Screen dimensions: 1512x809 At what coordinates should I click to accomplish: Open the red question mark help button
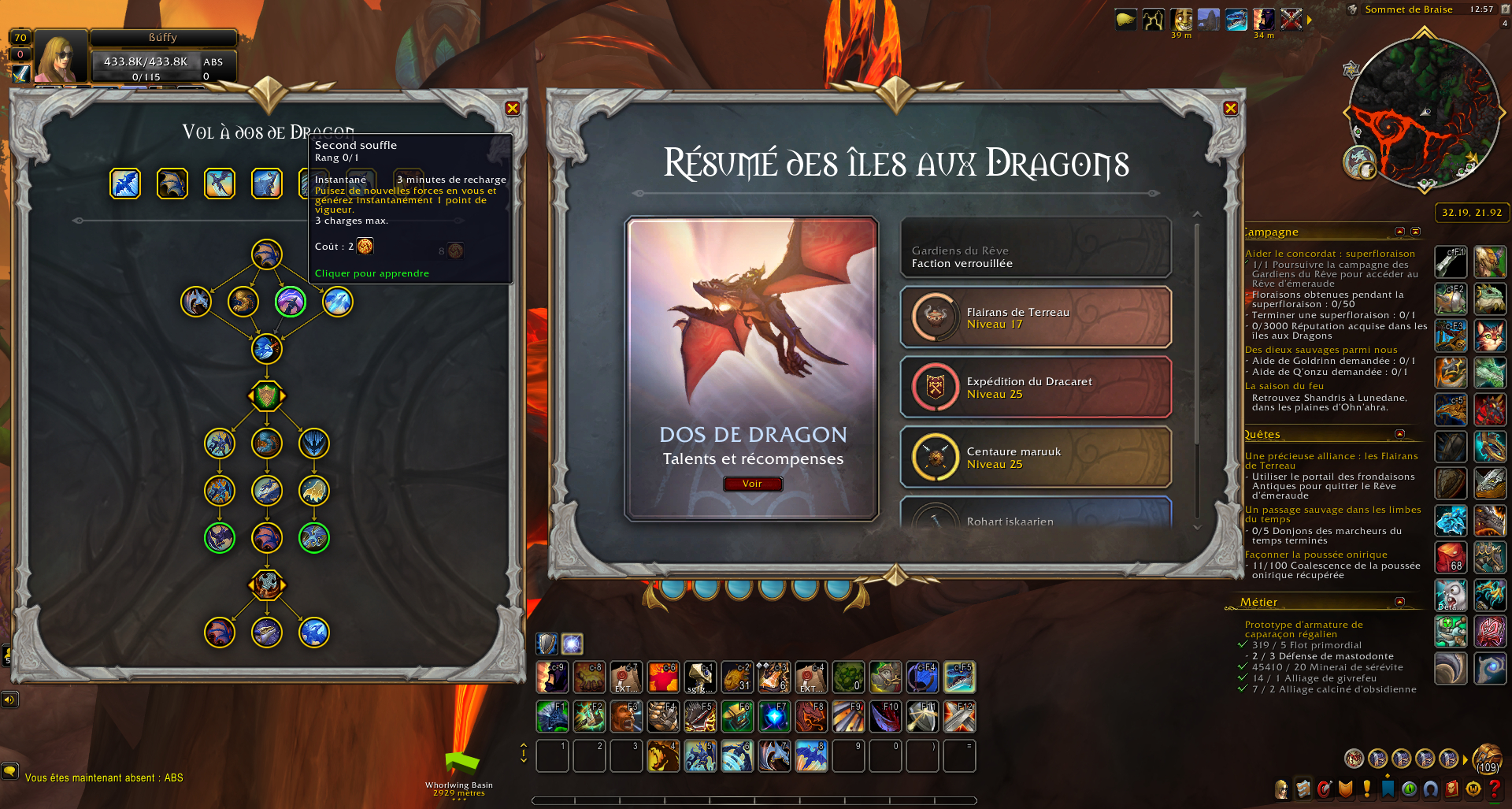click(1494, 789)
